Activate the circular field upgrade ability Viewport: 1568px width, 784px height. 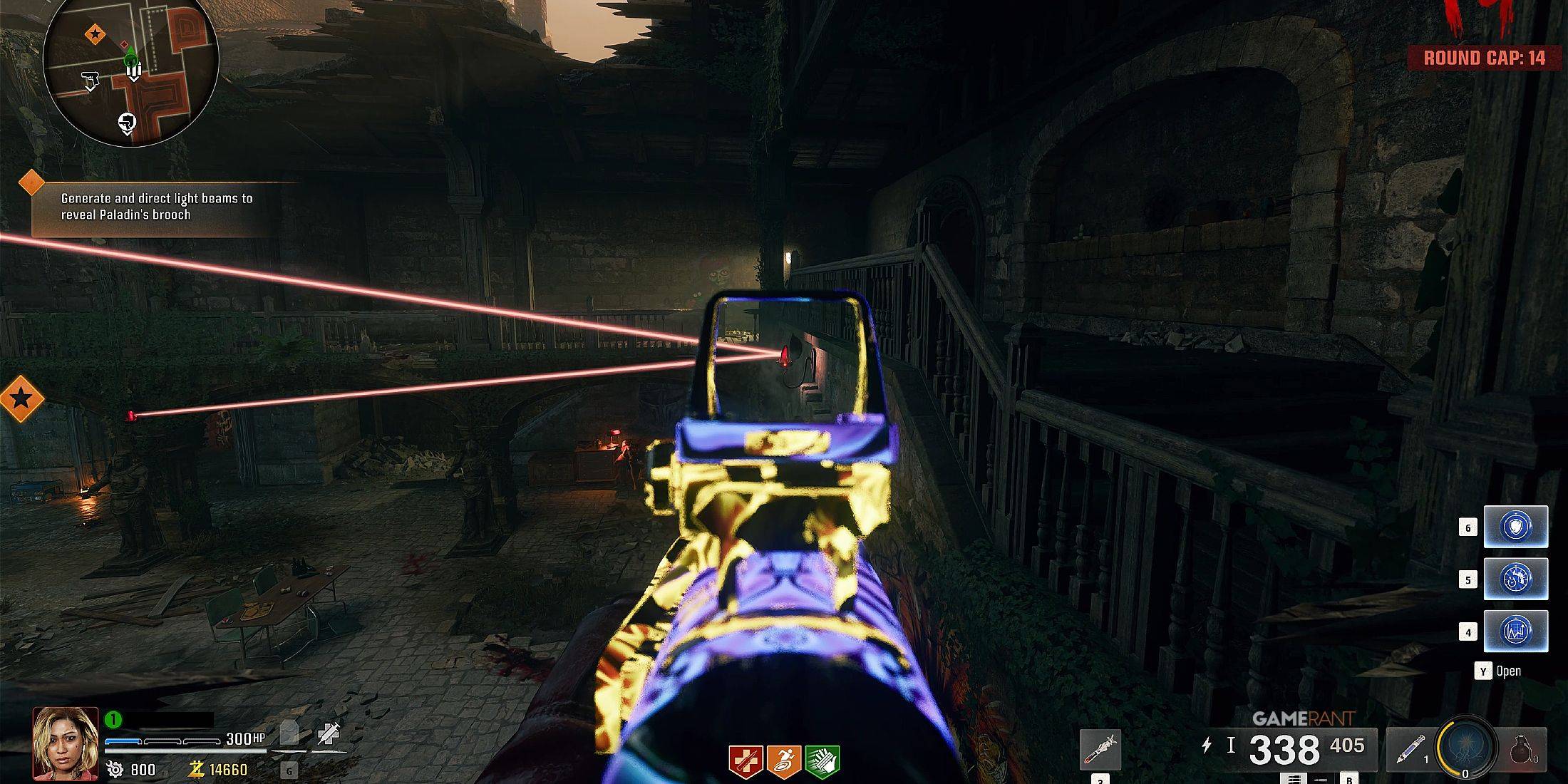[1465, 746]
